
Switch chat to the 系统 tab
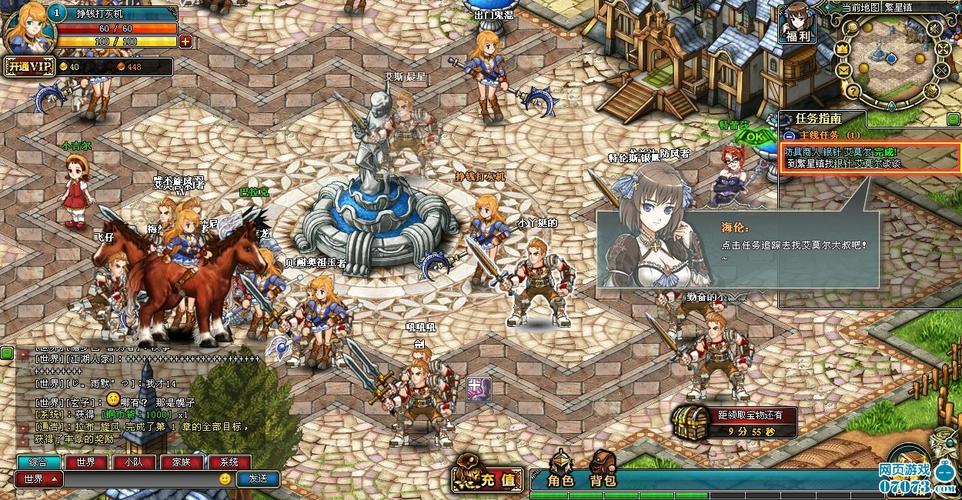click(x=229, y=463)
